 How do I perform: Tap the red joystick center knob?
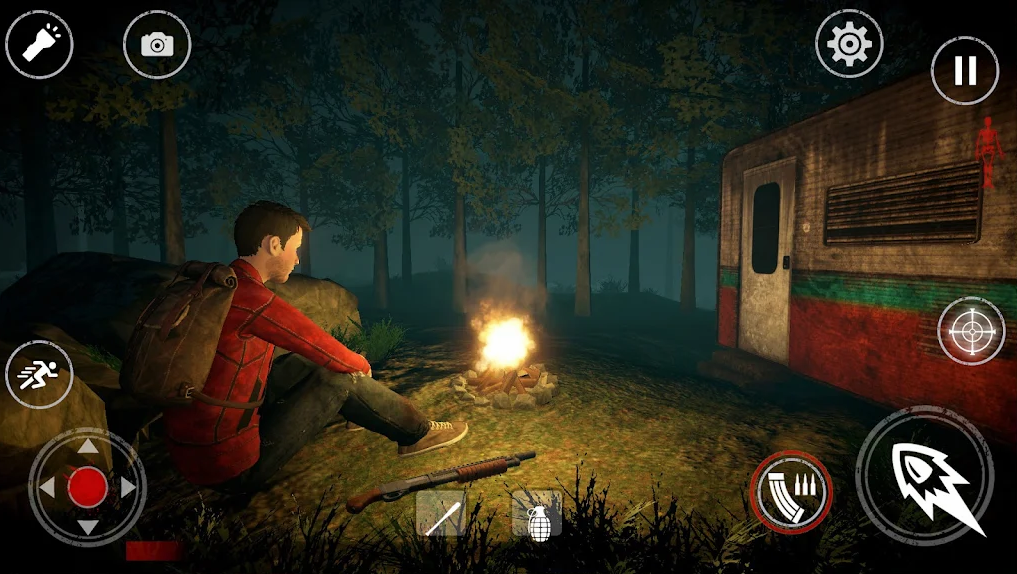pos(88,488)
